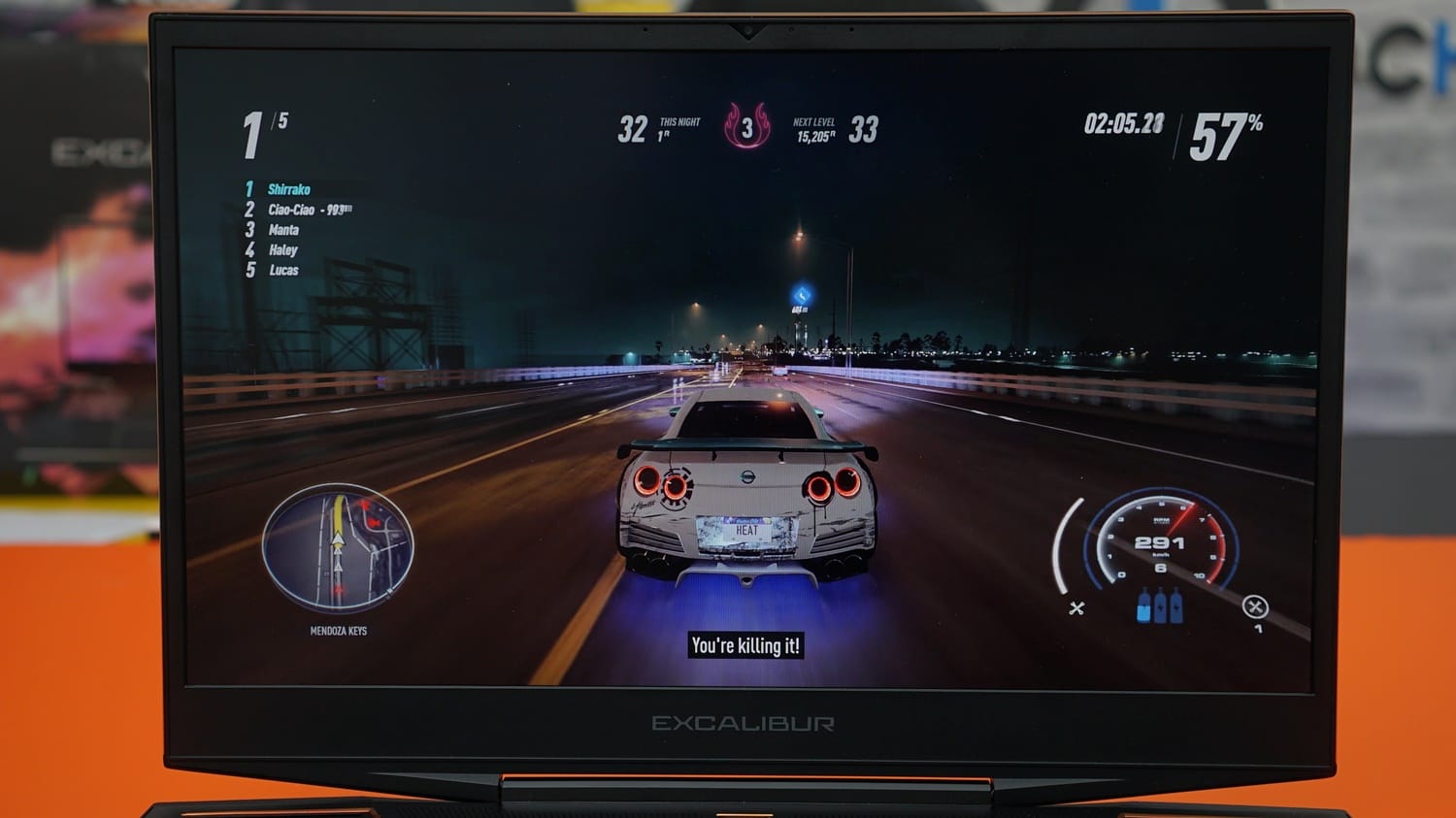Choose Haley in the racer list
Screen dimensions: 1456x818
click(x=282, y=250)
